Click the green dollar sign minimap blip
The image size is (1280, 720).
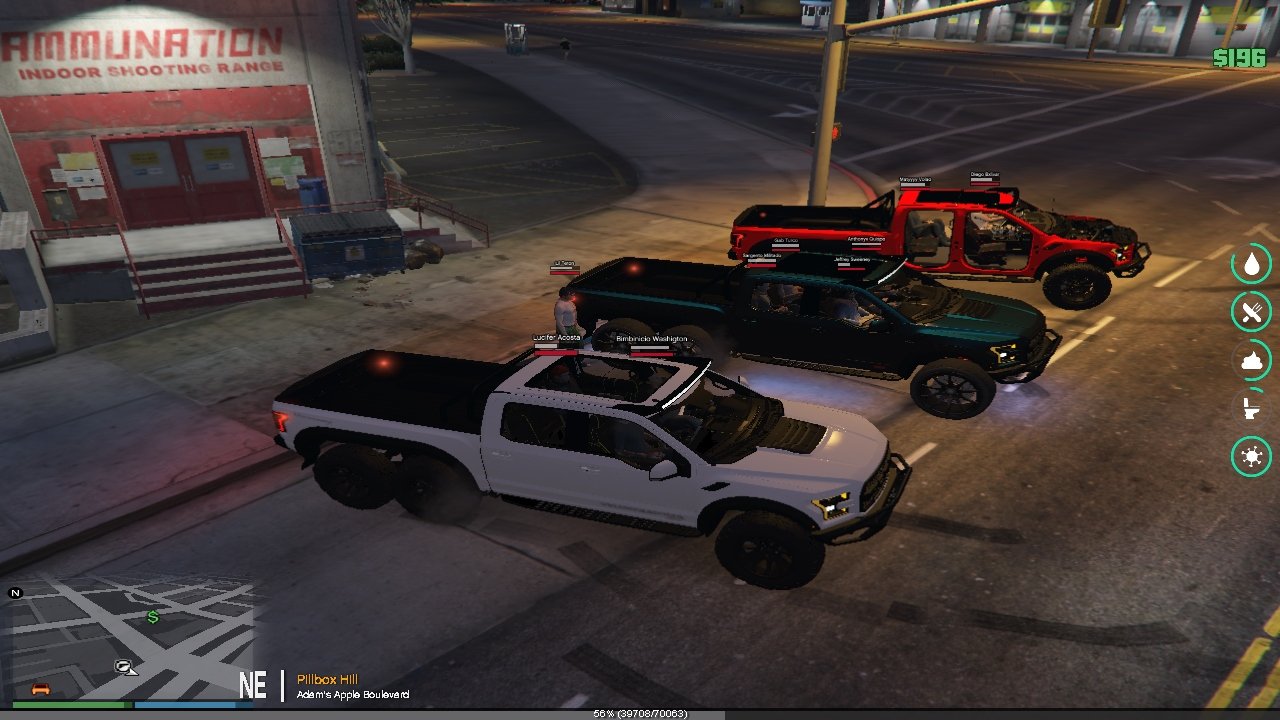(153, 617)
